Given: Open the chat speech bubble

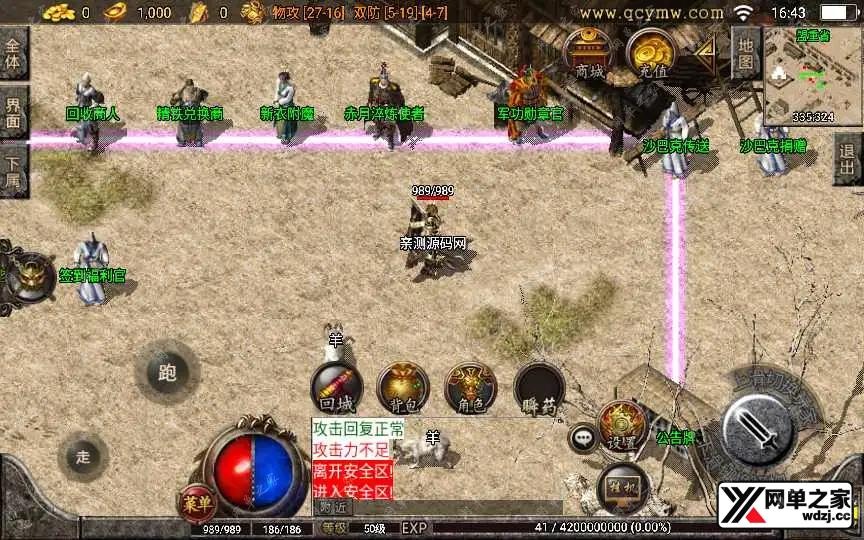Looking at the screenshot, I should pos(582,437).
